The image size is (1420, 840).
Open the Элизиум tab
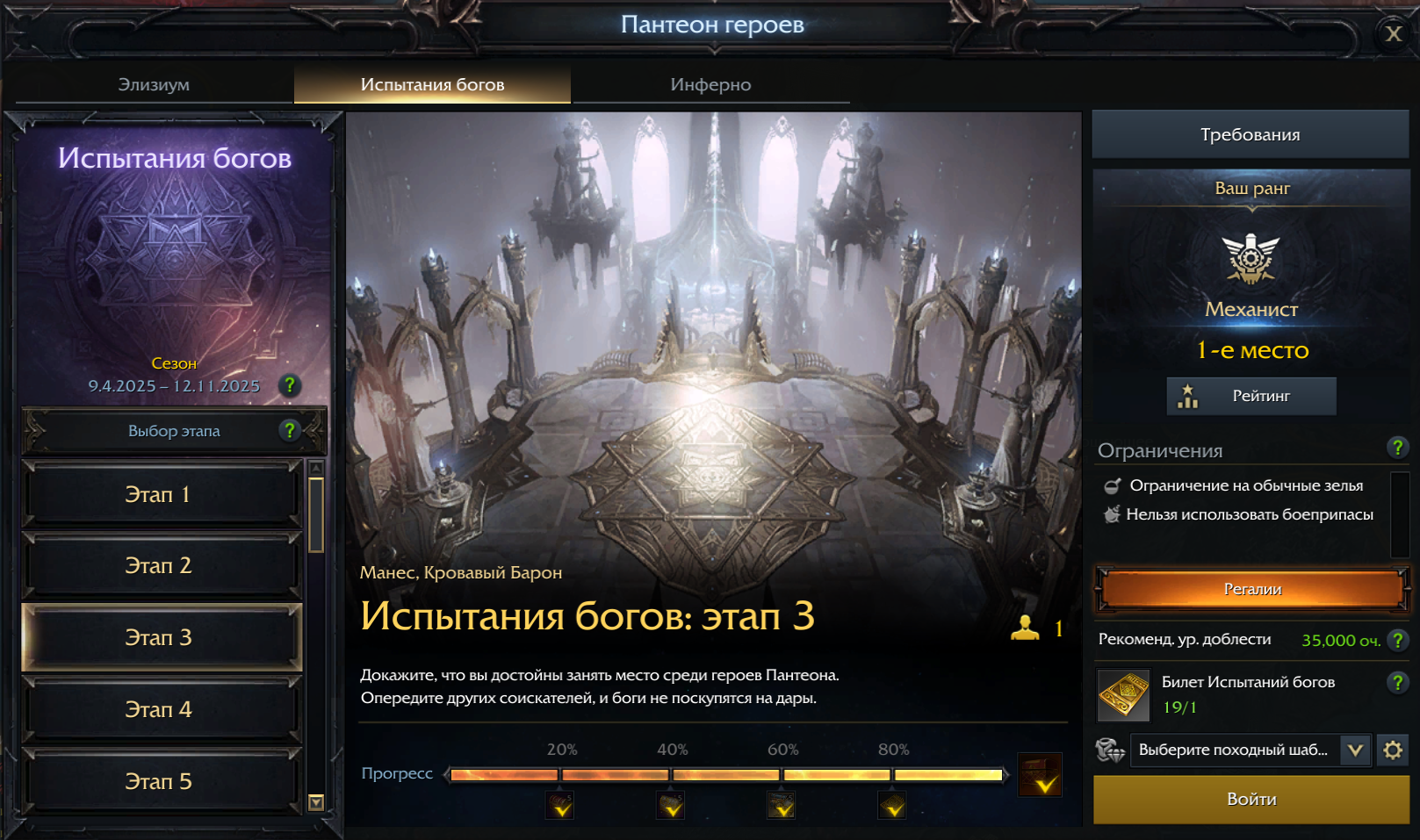tap(155, 84)
